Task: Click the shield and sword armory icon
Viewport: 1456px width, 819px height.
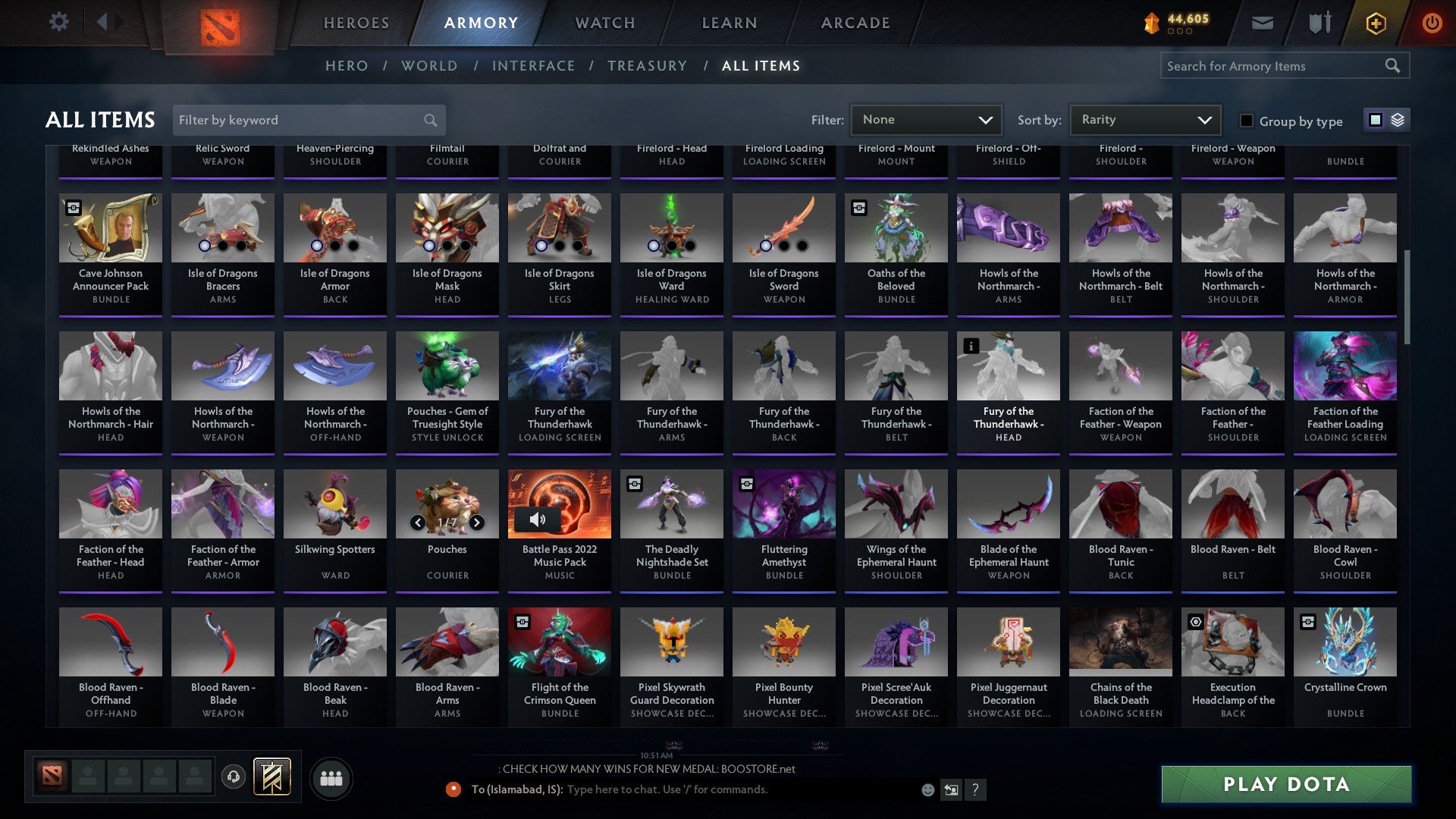Action: (x=1319, y=22)
